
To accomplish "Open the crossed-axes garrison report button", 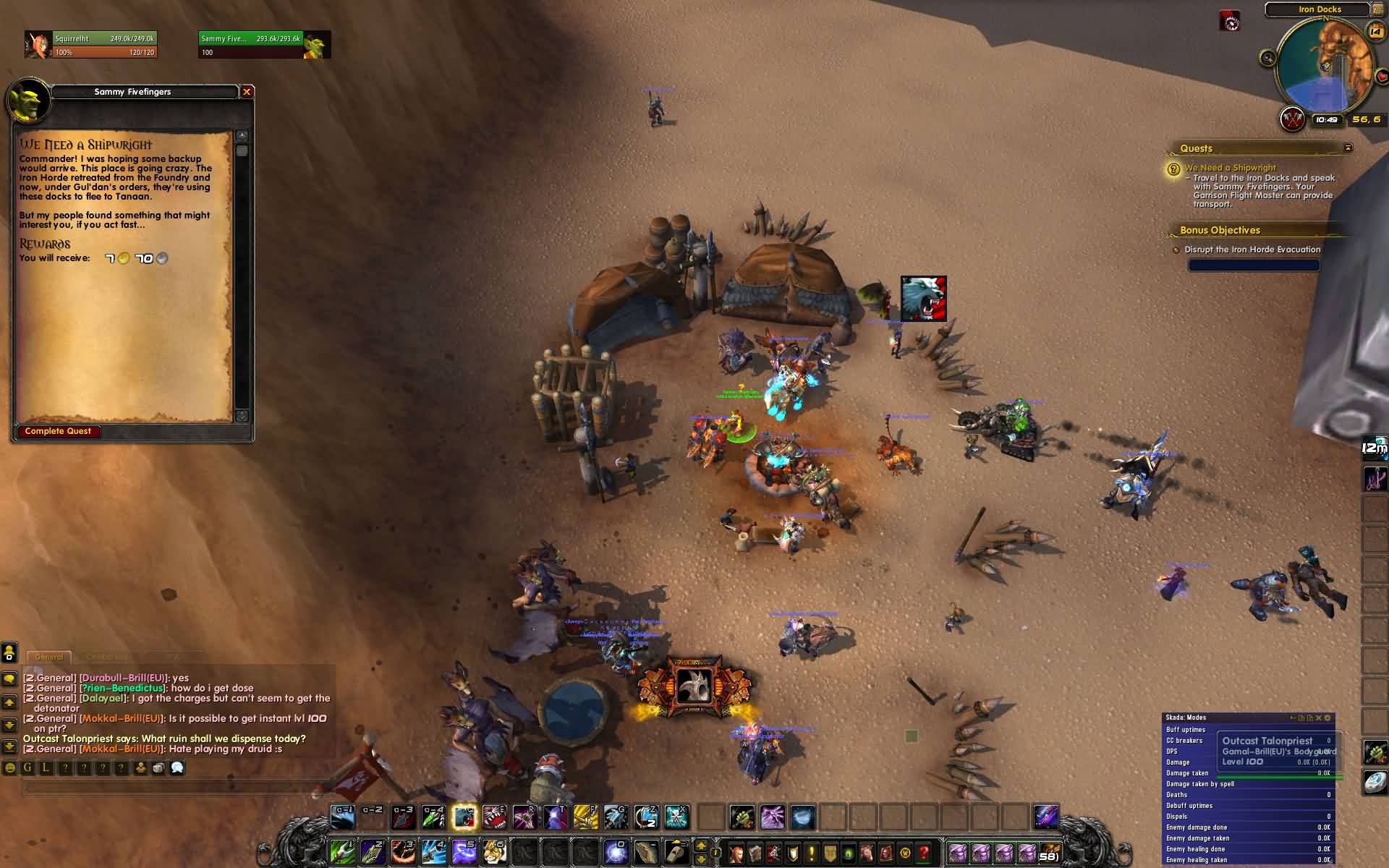I will tap(1292, 119).
